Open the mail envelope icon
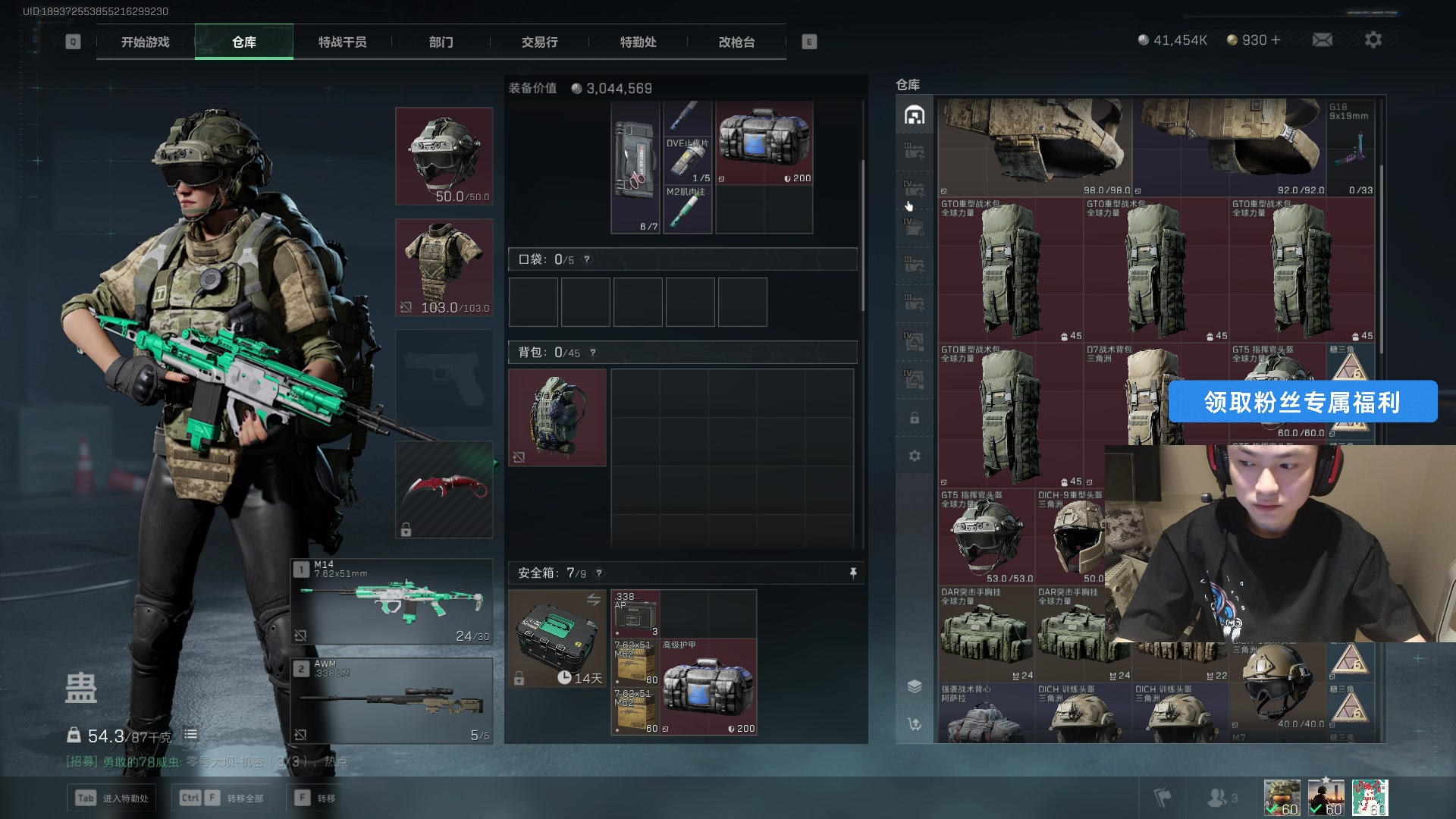 pos(1322,40)
